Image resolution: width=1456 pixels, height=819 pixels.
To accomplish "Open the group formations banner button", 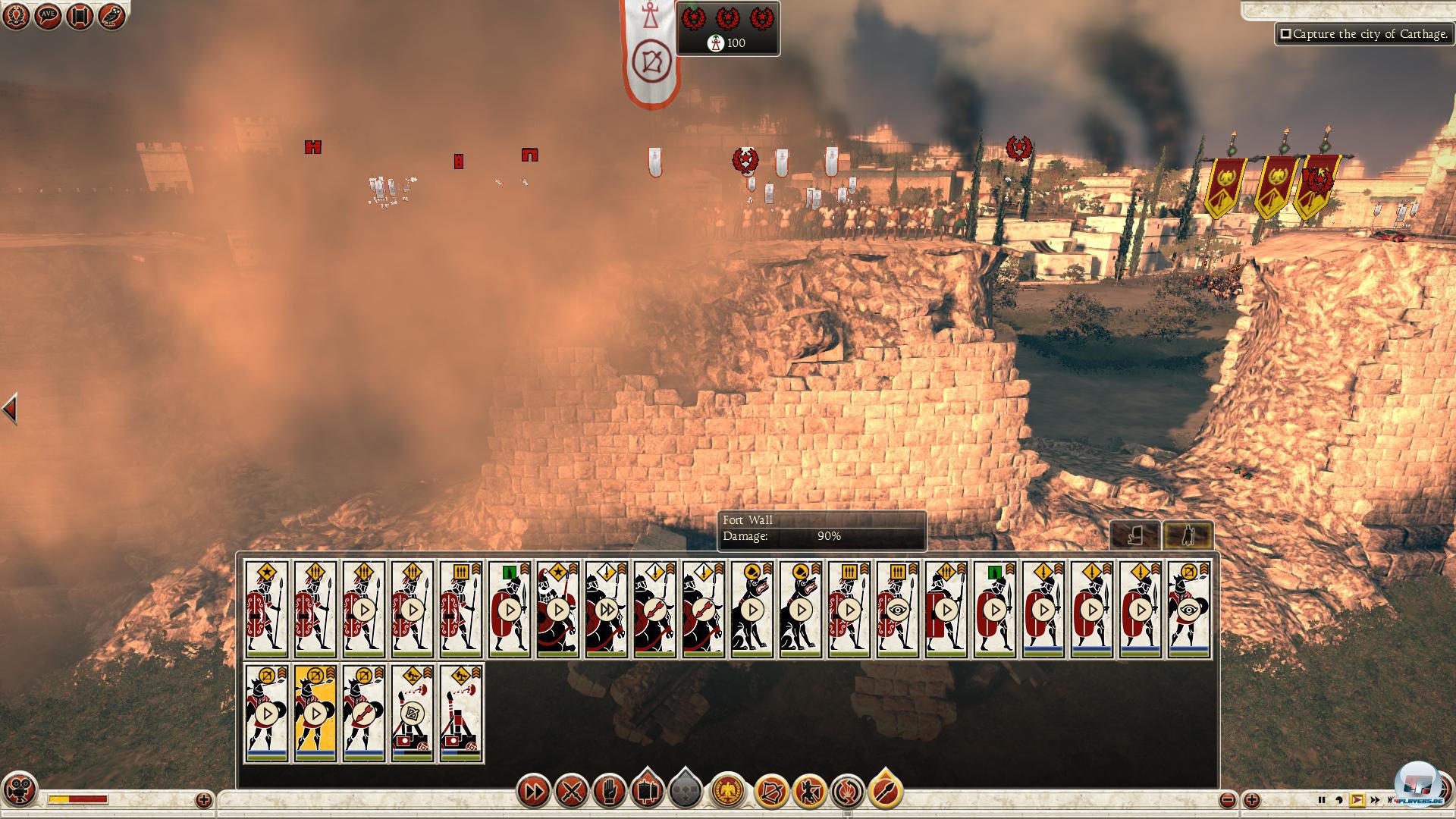I will click(647, 791).
